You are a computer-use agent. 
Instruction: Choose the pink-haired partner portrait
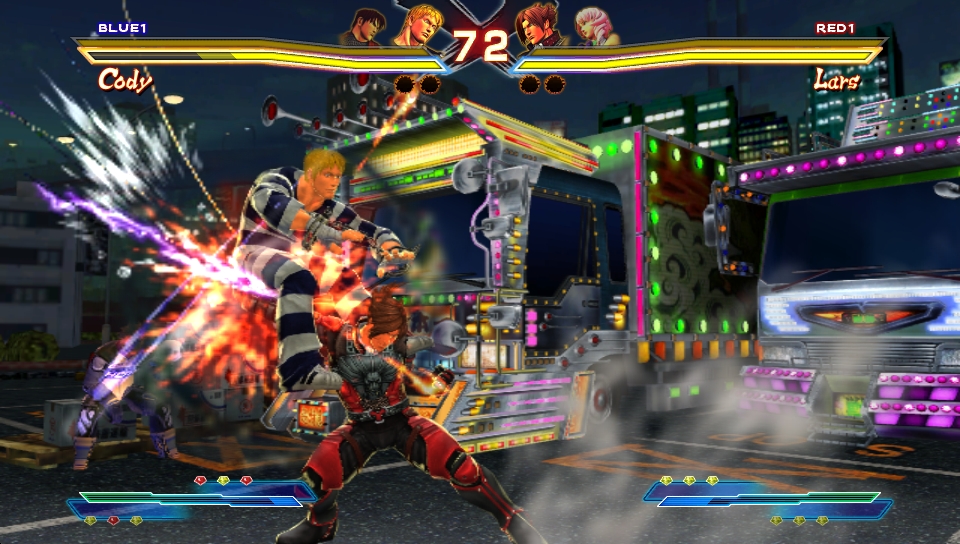coord(591,28)
